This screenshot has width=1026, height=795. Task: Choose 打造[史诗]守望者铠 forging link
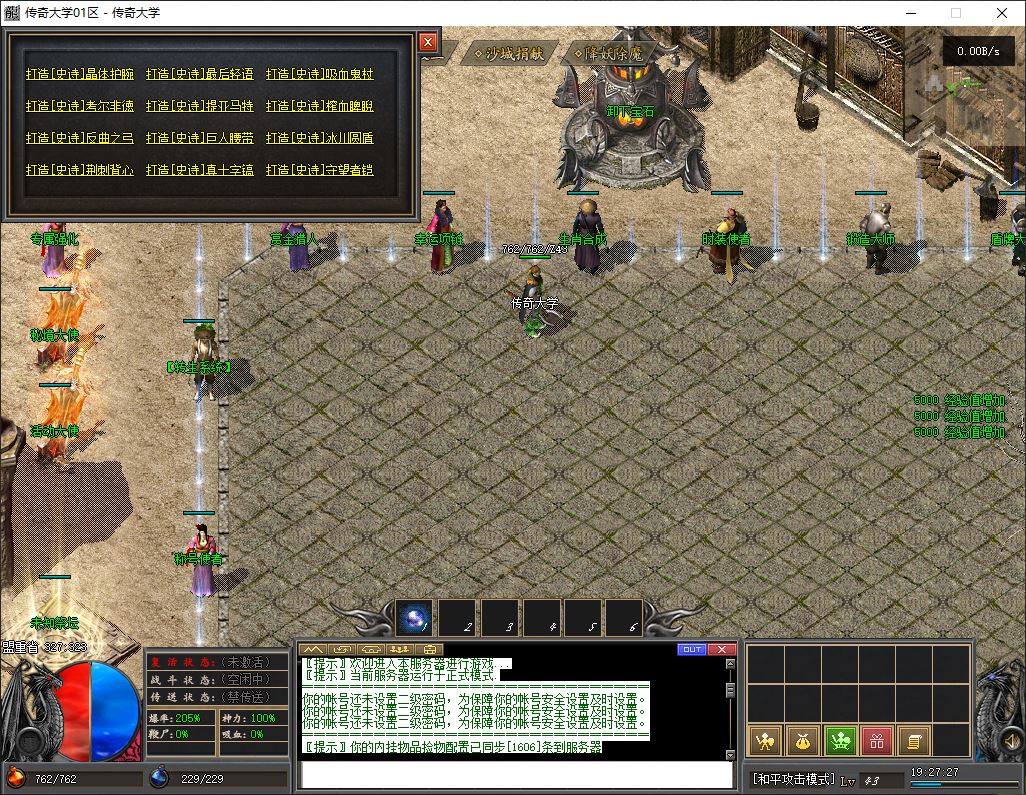click(x=320, y=170)
